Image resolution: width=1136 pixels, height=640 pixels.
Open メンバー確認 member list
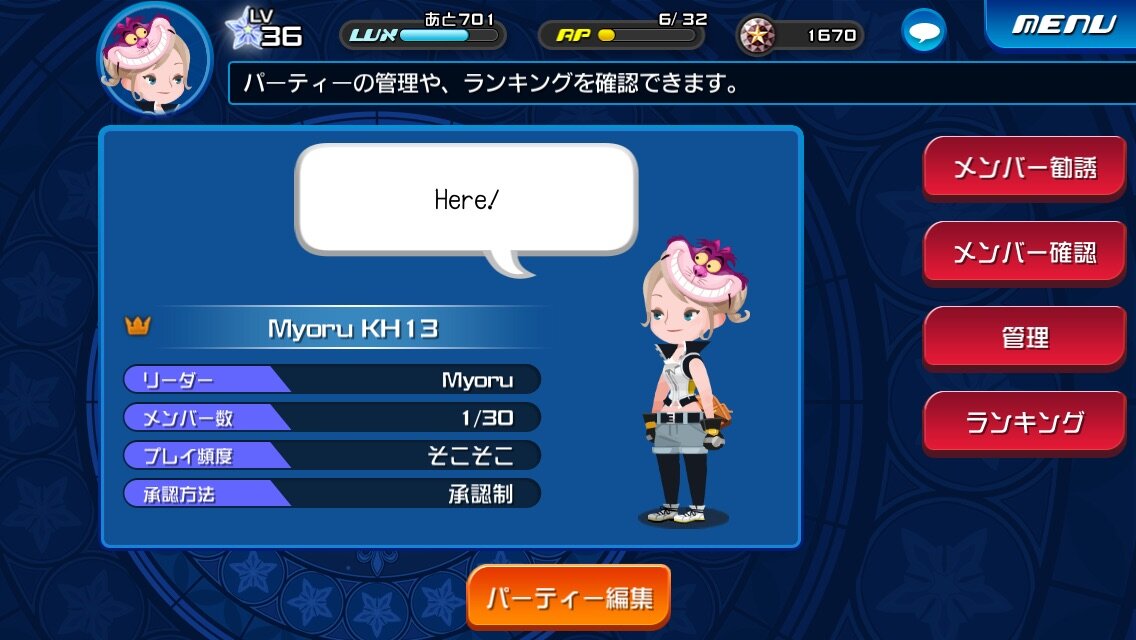(x=1024, y=252)
